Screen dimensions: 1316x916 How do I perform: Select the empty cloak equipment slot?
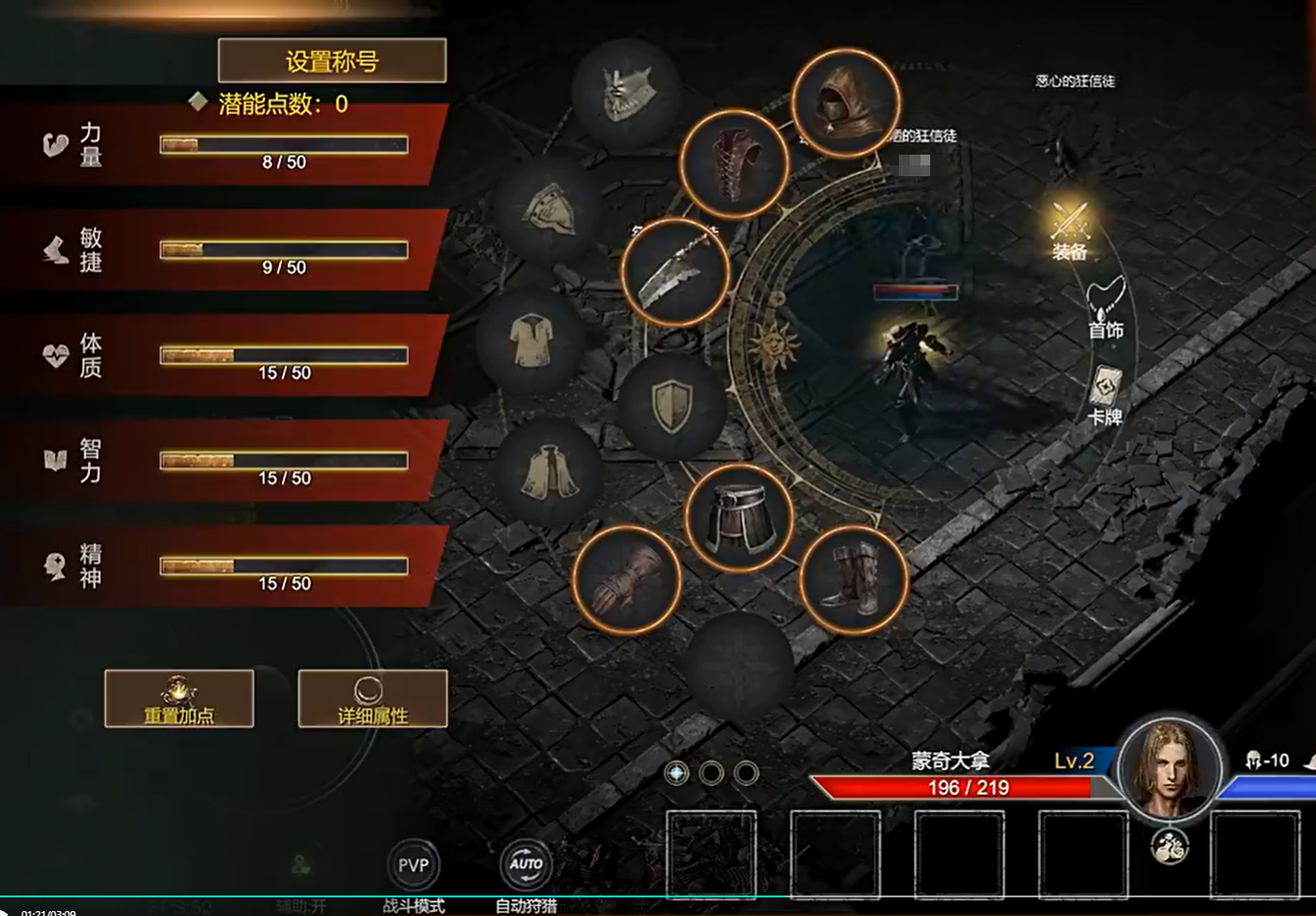point(548,473)
